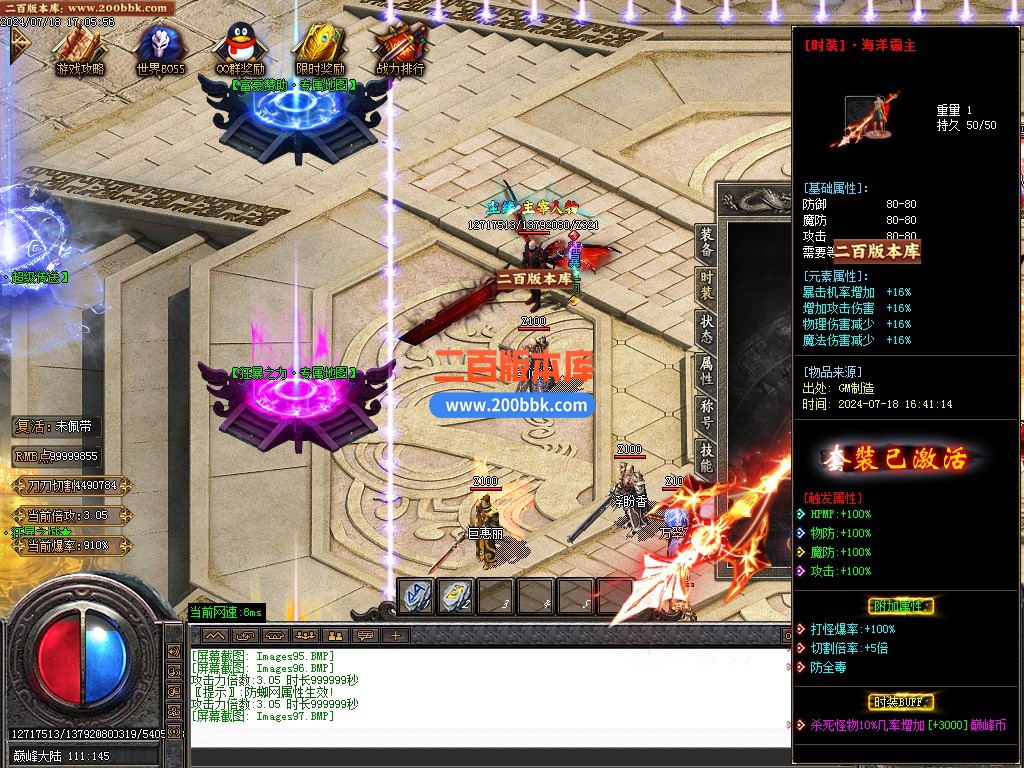Use the yellow rune in hotbar slot 2
The image size is (1024, 768).
pyautogui.click(x=456, y=595)
